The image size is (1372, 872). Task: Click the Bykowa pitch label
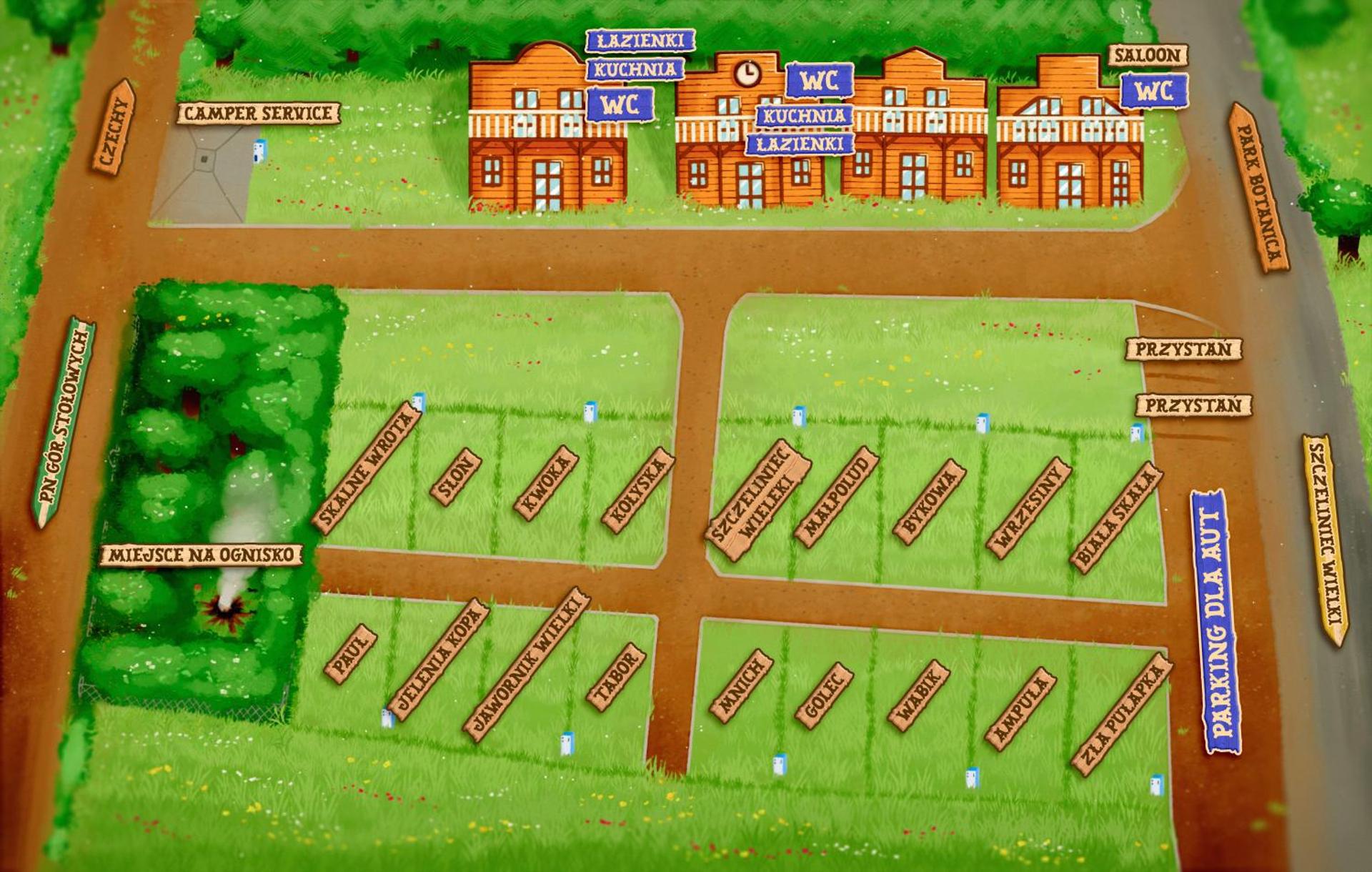pos(929,502)
